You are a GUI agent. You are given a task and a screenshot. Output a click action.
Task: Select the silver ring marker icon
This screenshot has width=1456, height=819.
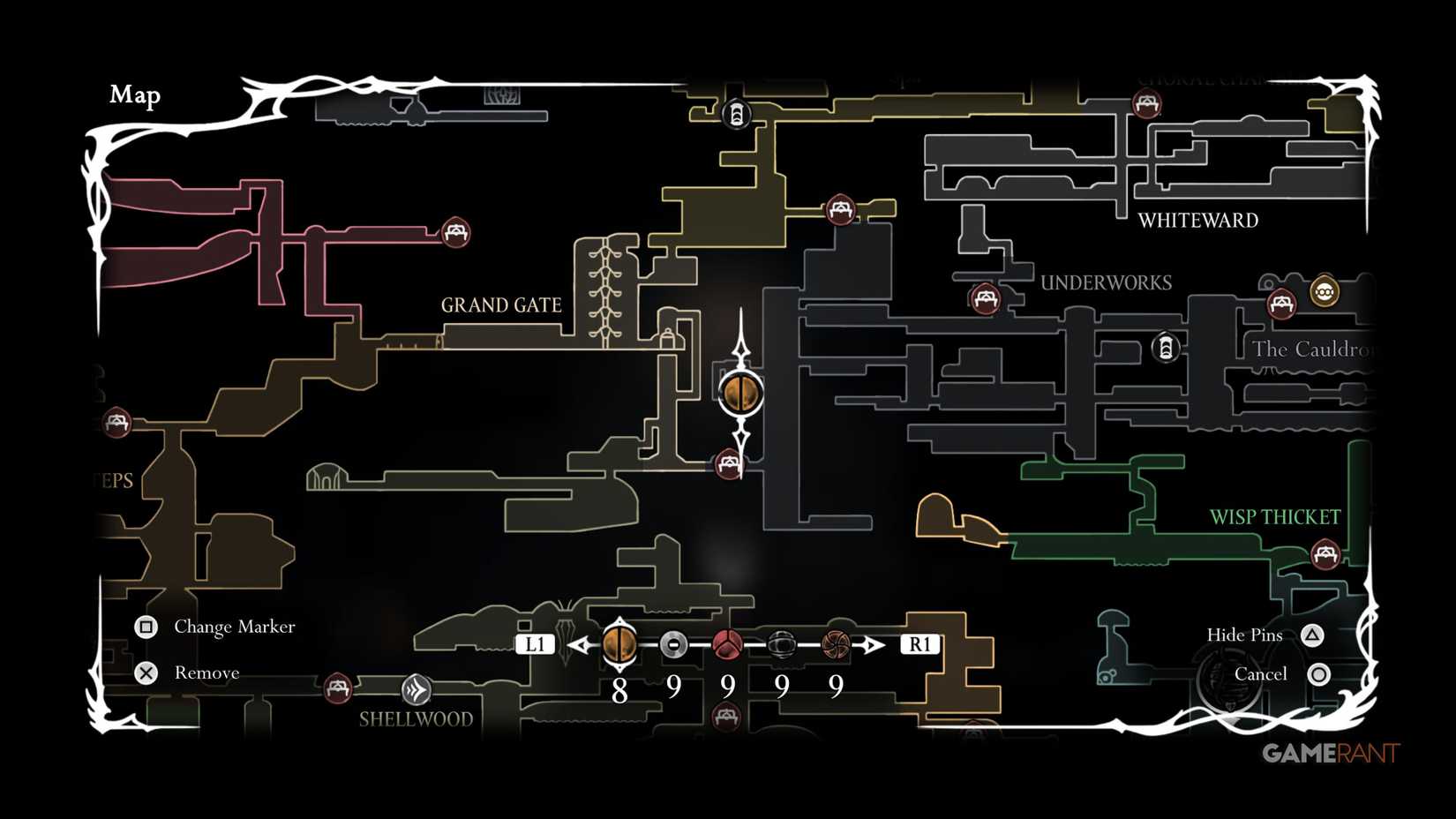click(x=673, y=645)
